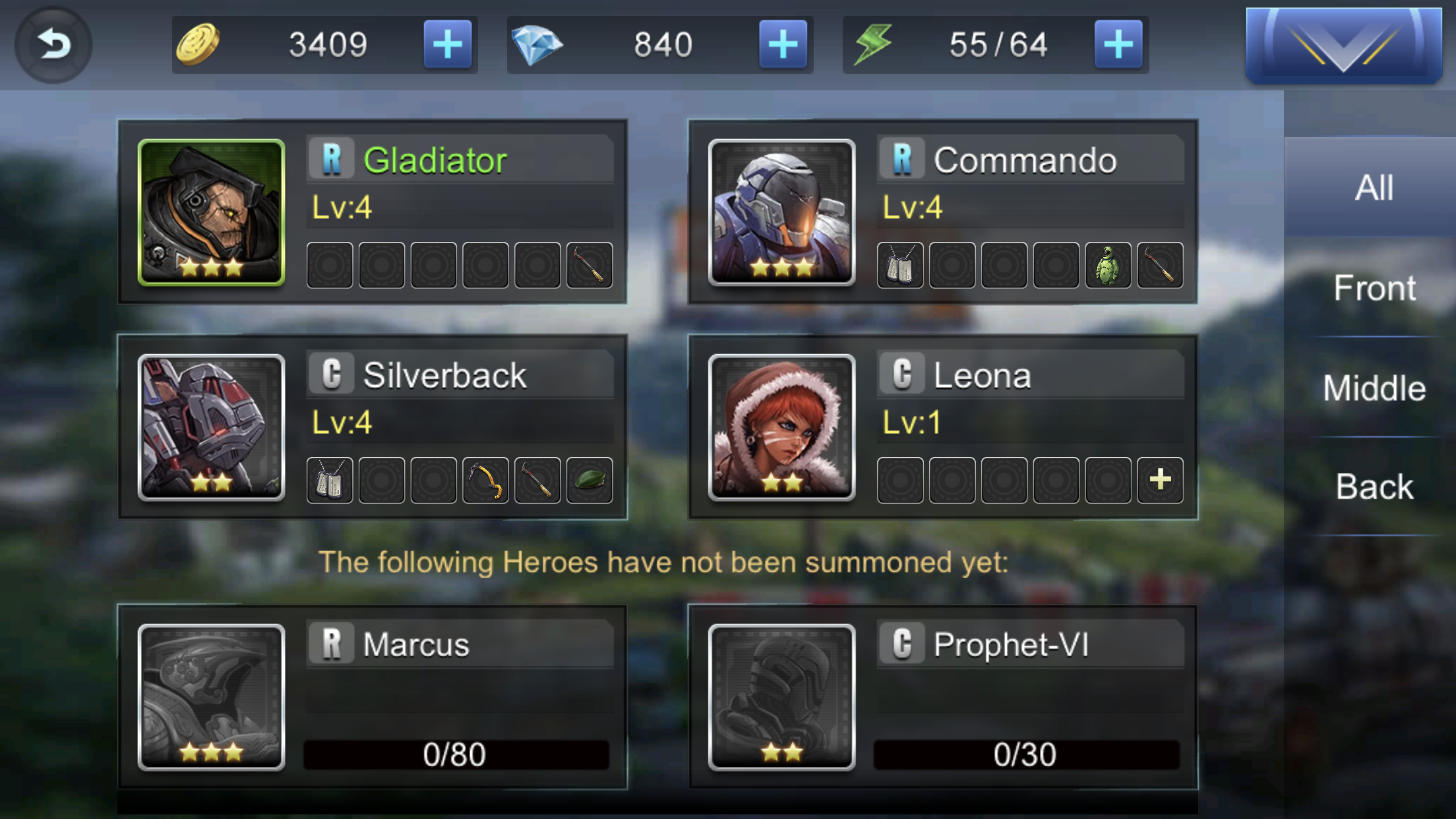Open the Back heroes filter

[1375, 487]
